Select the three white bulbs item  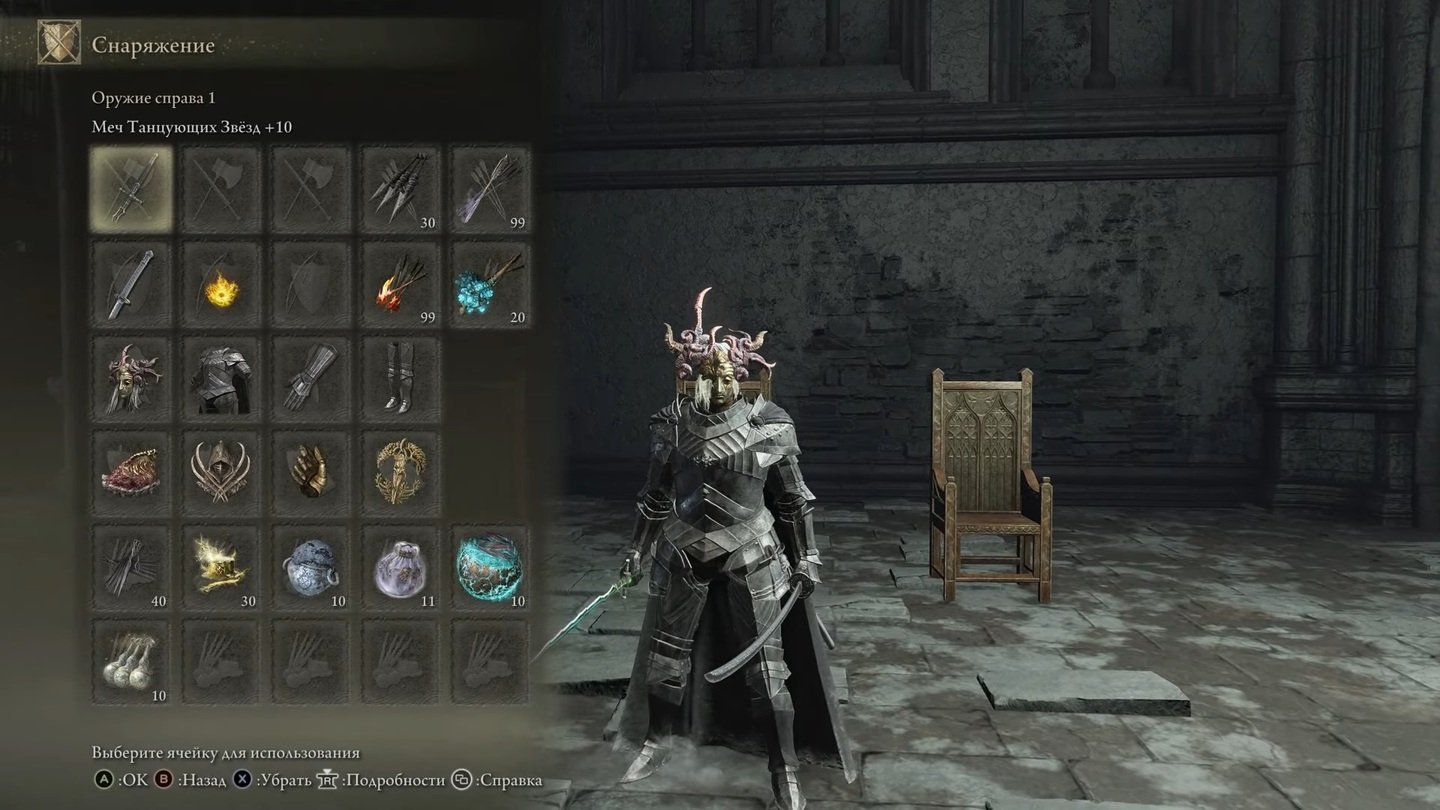coord(131,662)
